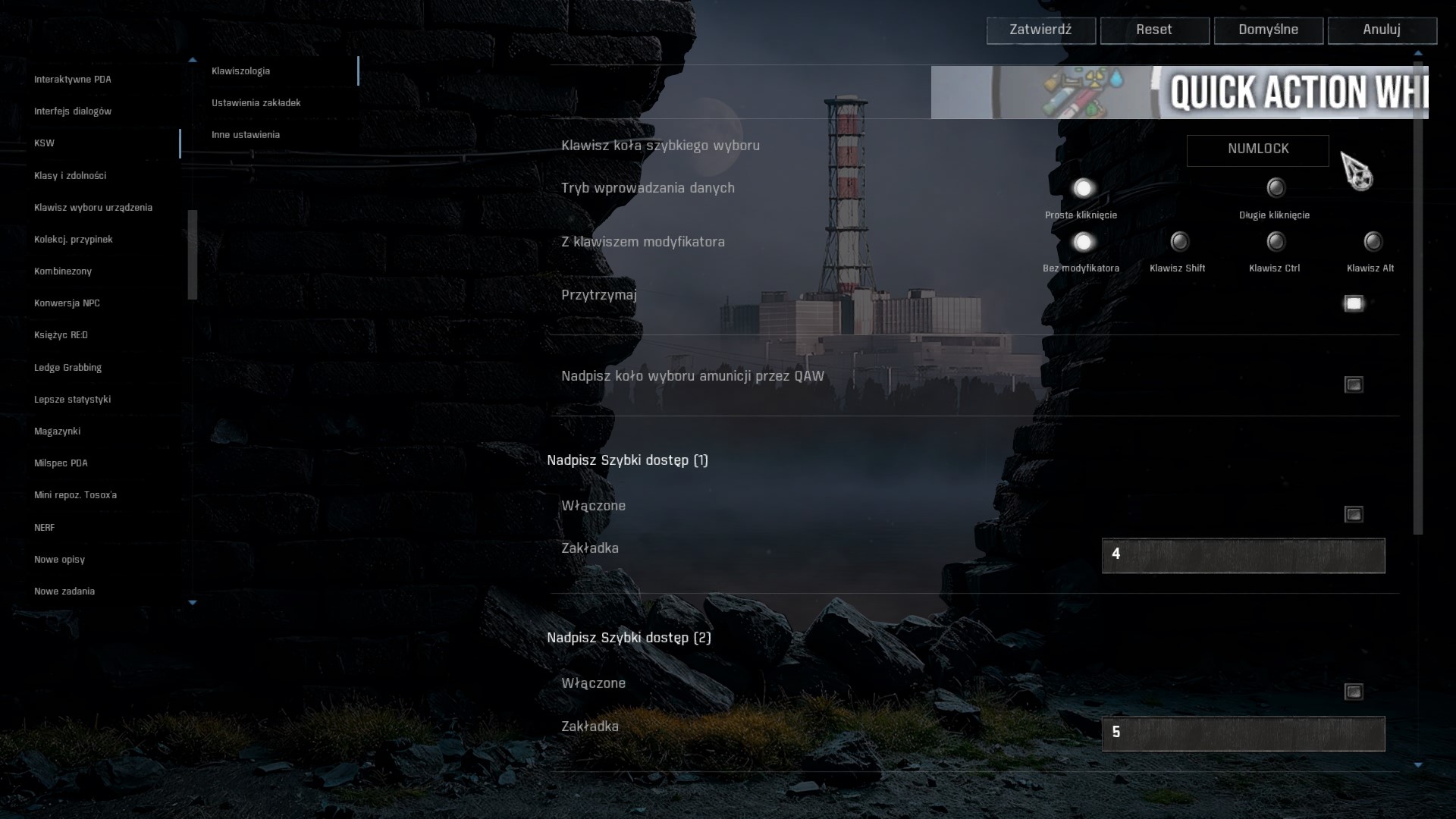The width and height of the screenshot is (1456, 819).
Task: Choose Klawisz Shift as modifier
Action: coord(1179,242)
